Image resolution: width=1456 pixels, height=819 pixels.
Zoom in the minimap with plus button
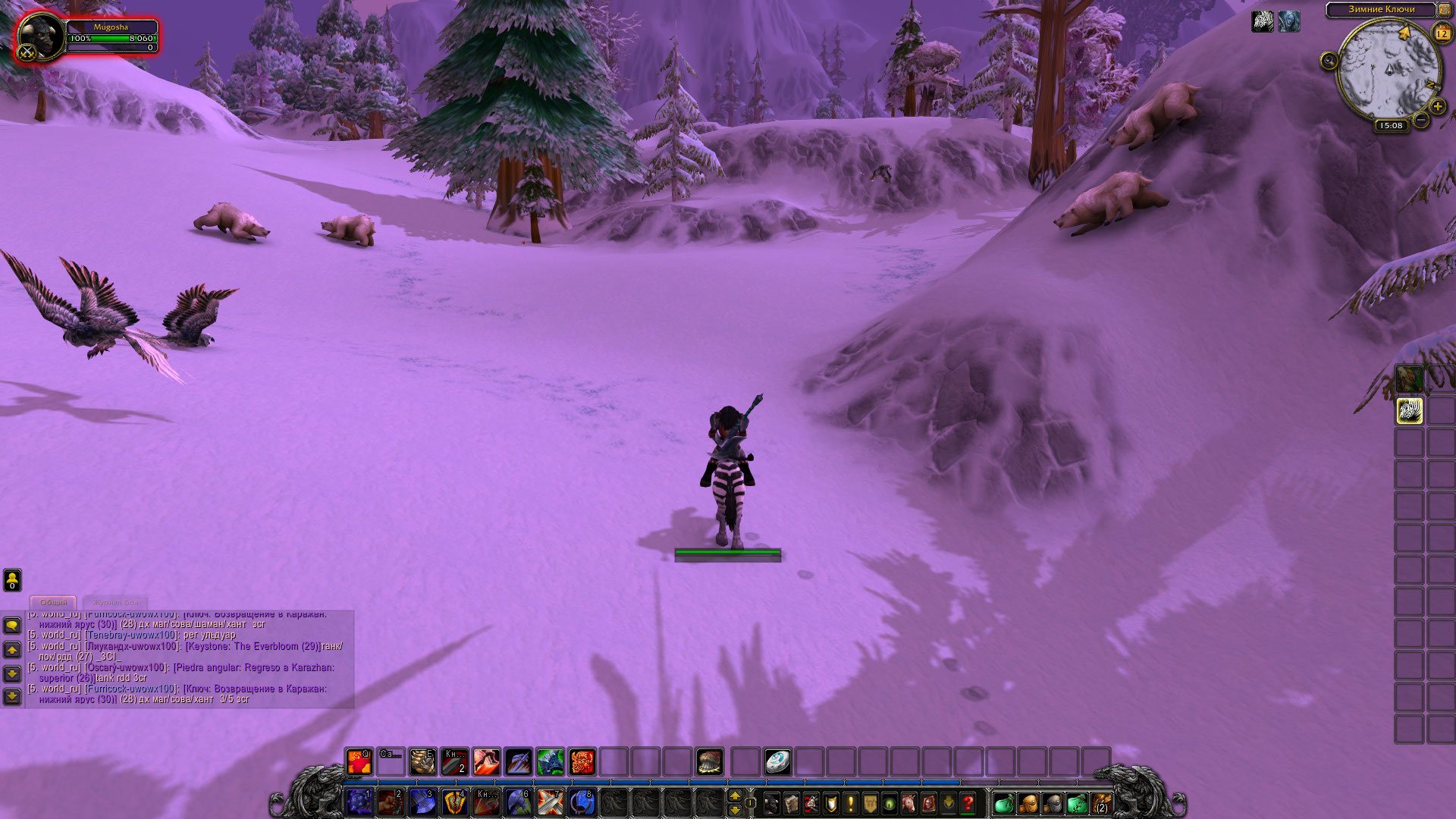[x=1438, y=107]
